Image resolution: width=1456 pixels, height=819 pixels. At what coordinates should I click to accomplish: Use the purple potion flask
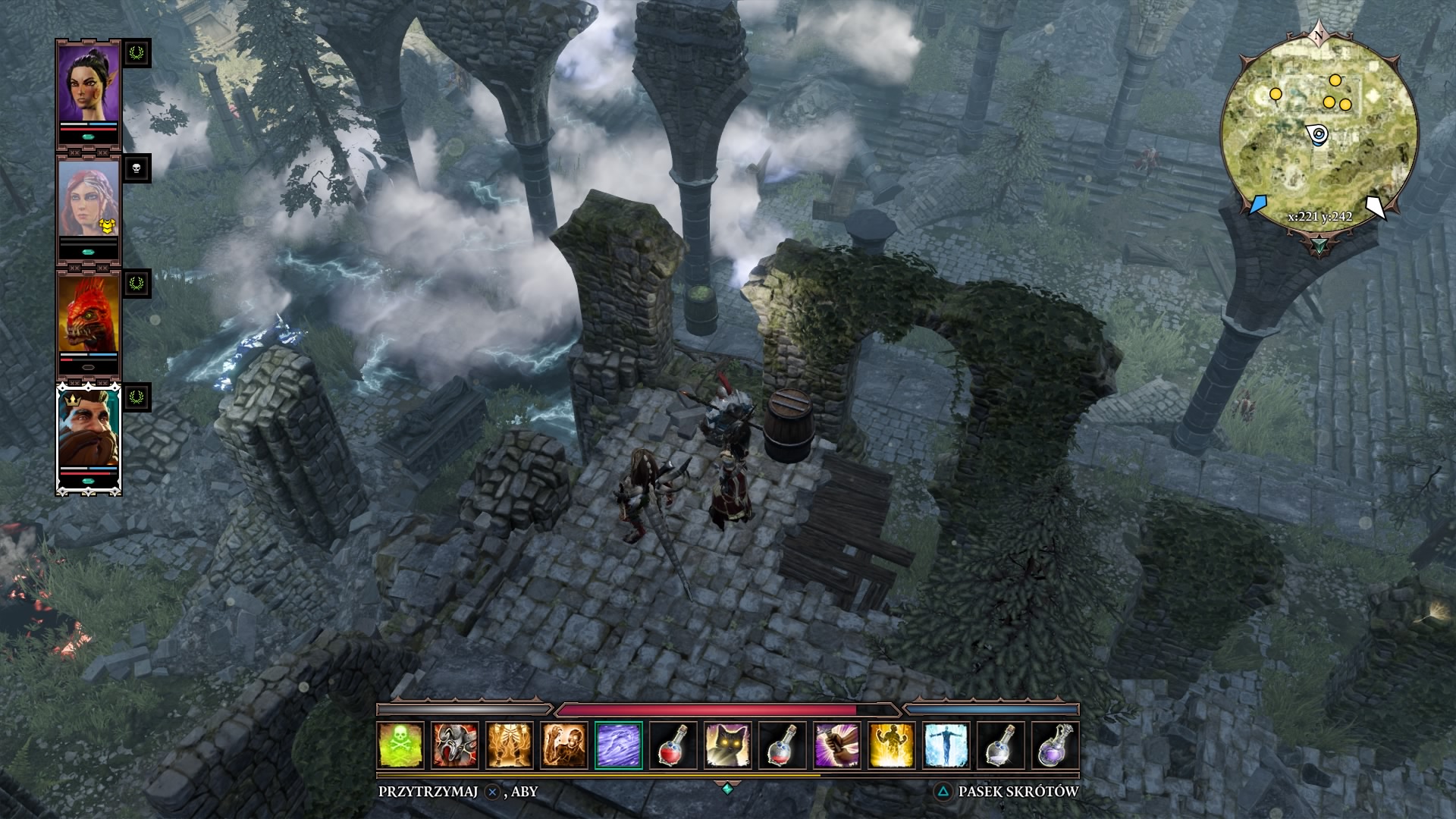click(x=1056, y=745)
